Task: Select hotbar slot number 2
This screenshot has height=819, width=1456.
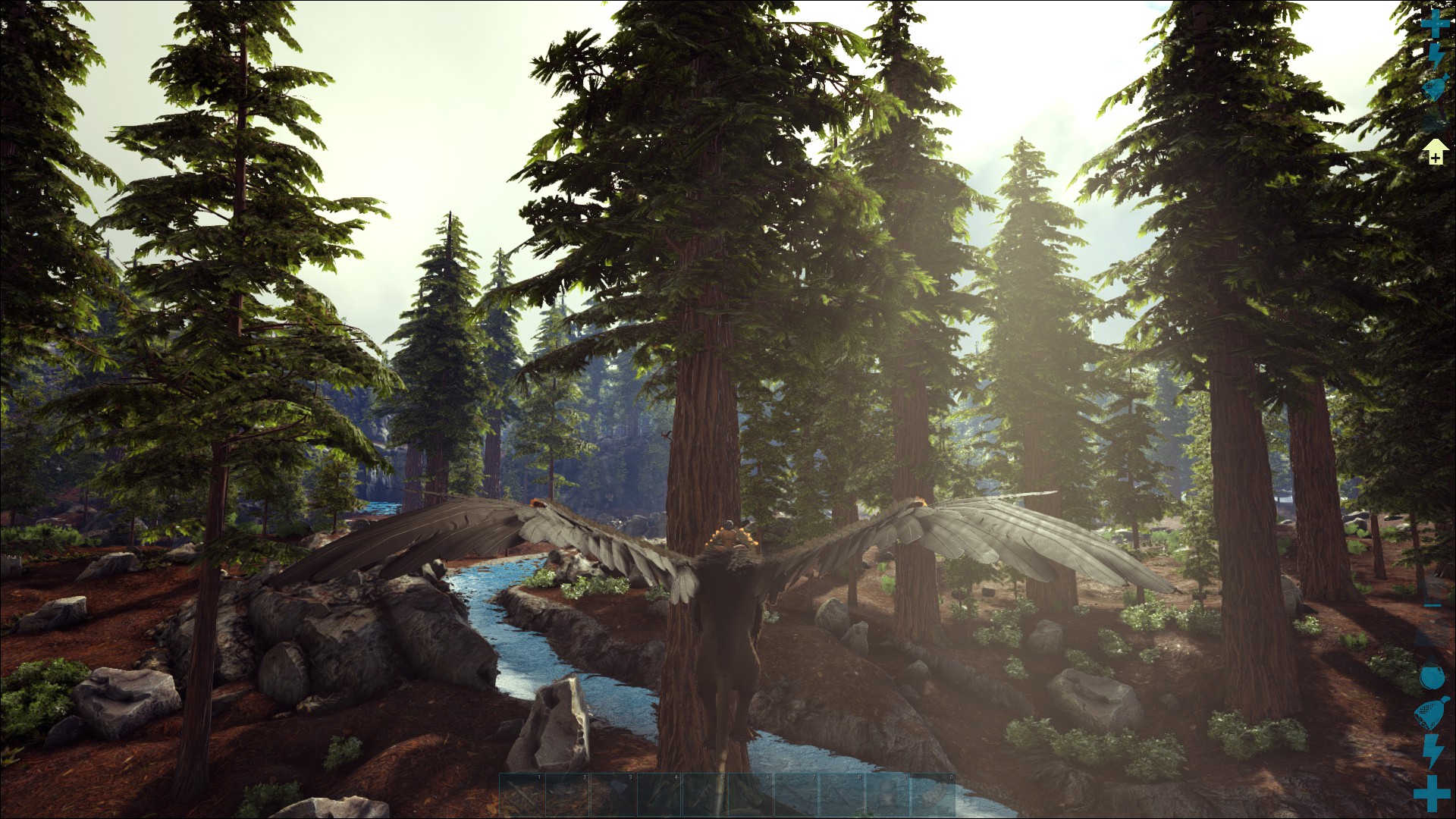Action: point(568,794)
